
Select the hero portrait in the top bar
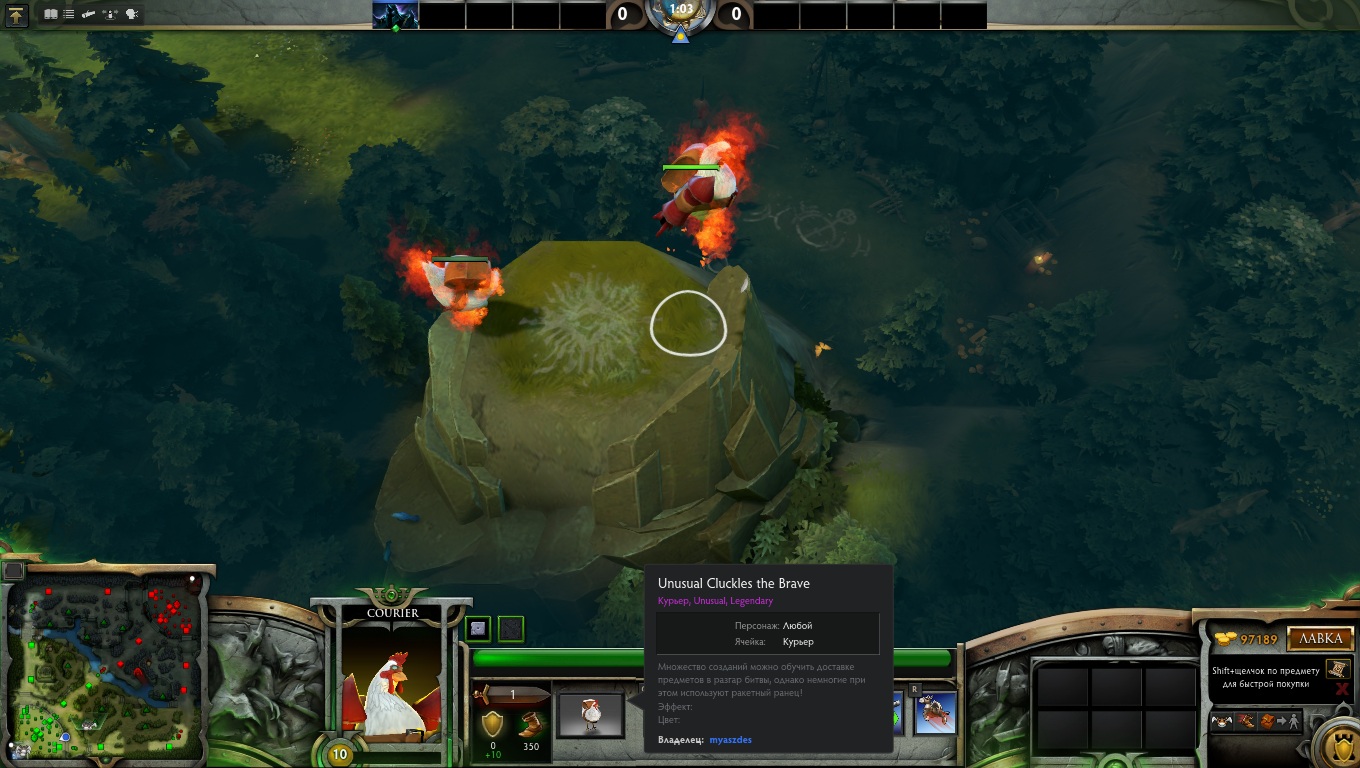click(395, 15)
